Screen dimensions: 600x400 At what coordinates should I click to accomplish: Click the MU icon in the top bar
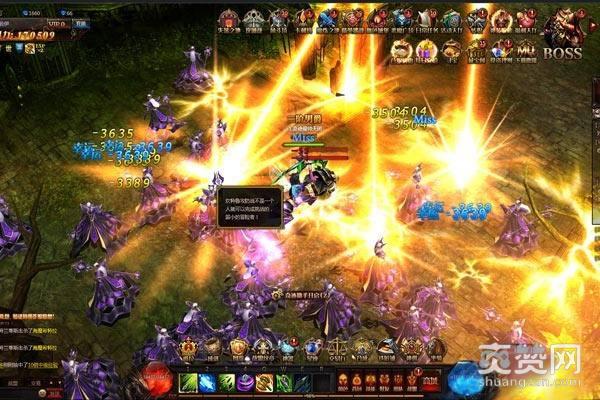[x=526, y=49]
